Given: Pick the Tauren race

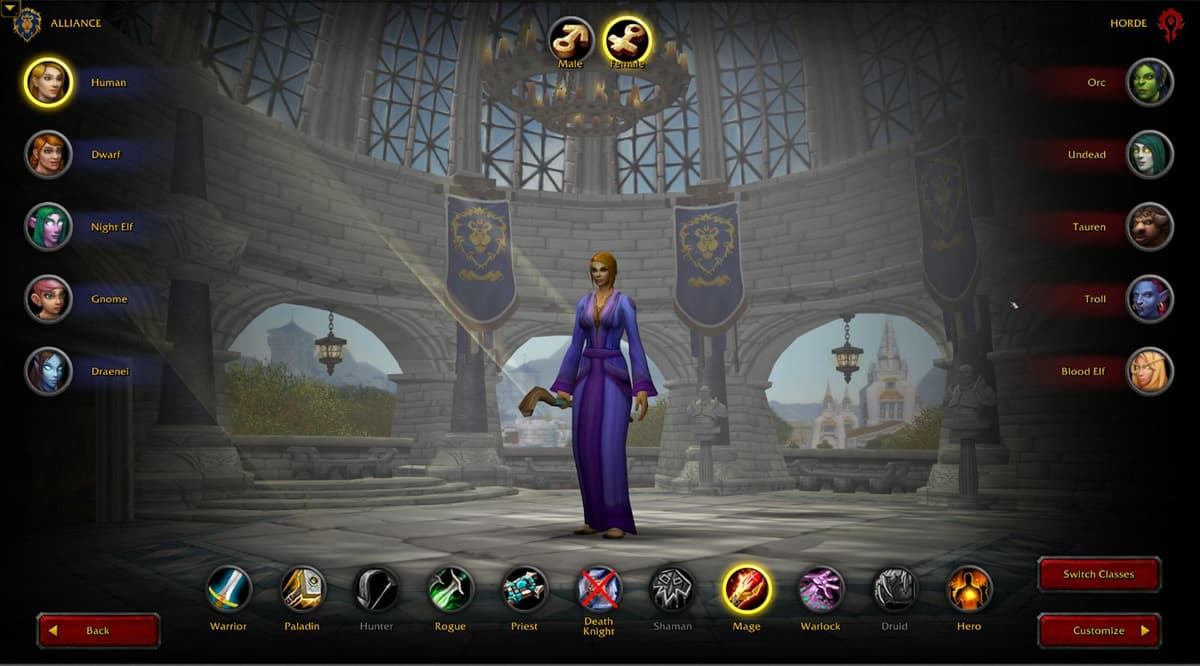Looking at the screenshot, I should click(1150, 227).
